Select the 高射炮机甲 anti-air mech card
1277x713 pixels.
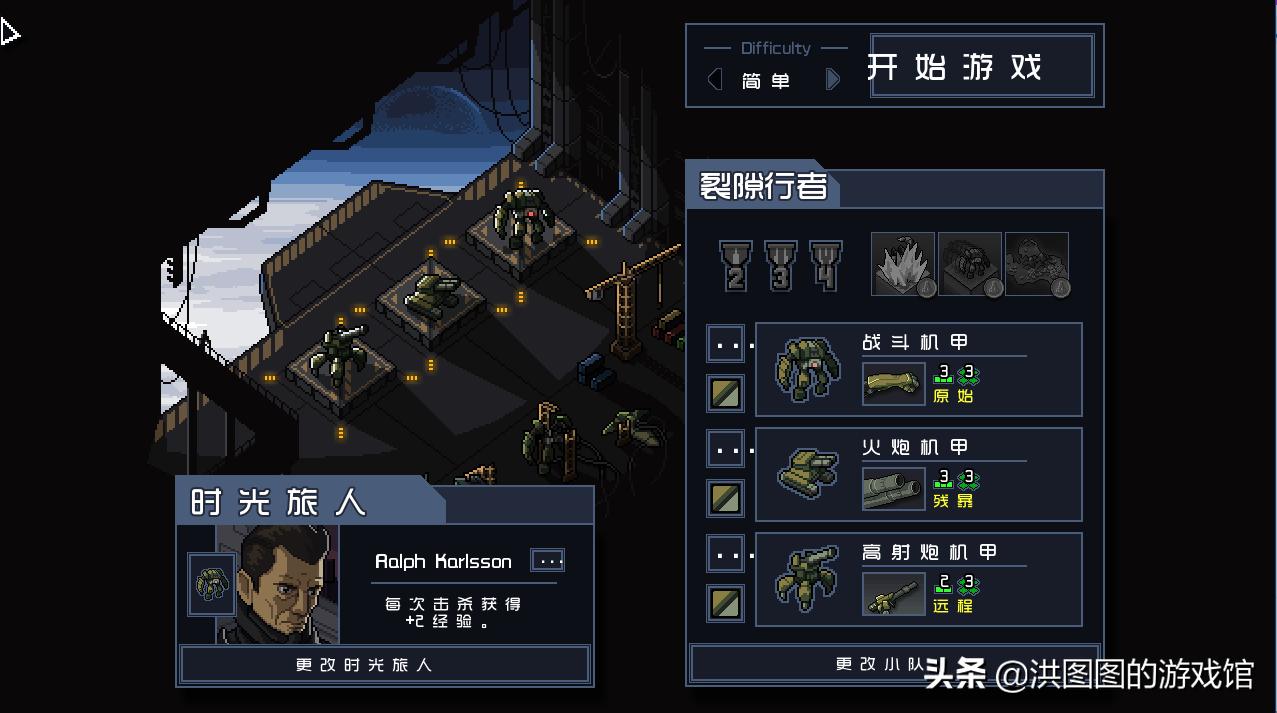tap(918, 579)
